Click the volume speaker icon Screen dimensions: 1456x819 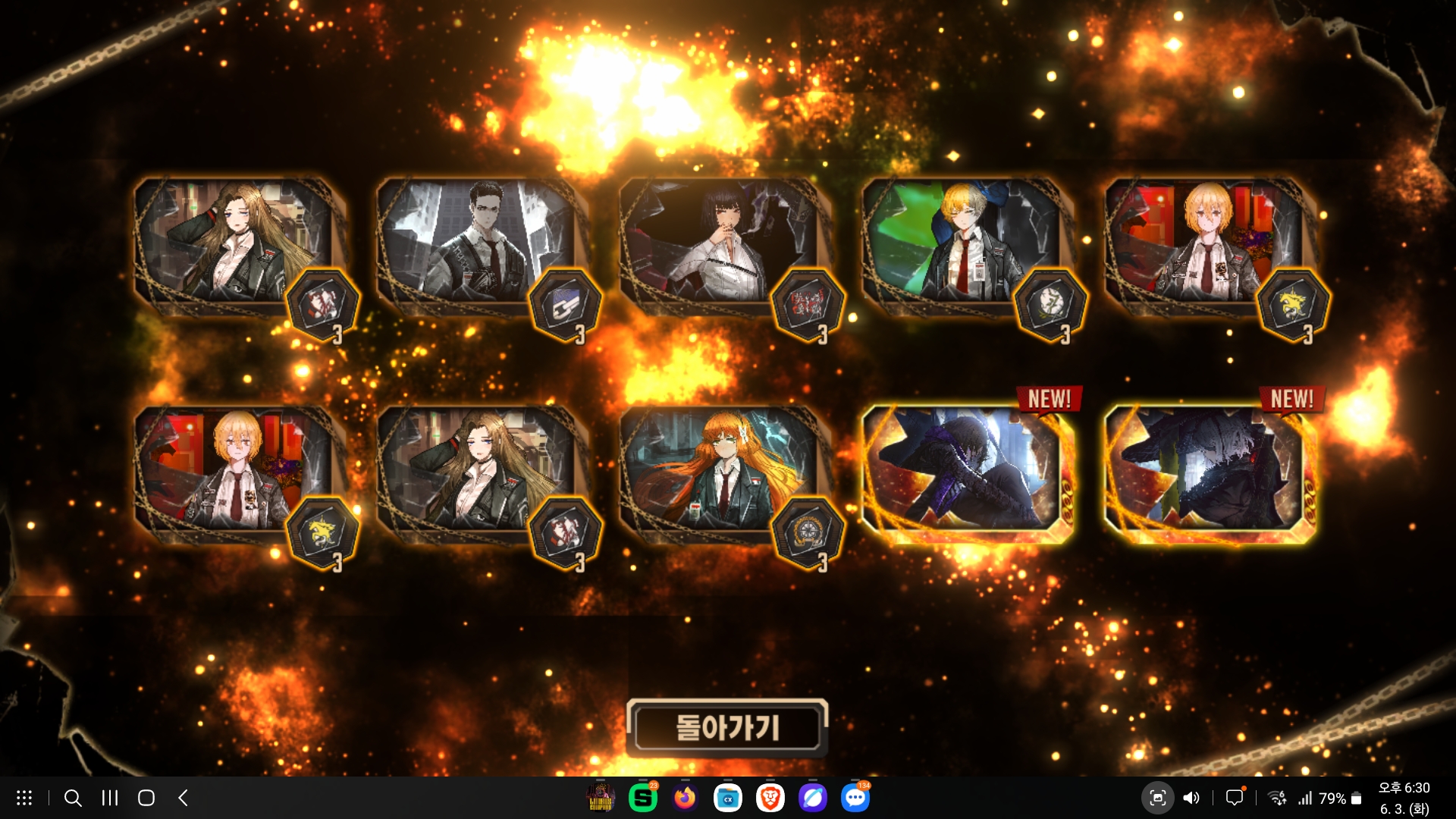[1191, 798]
